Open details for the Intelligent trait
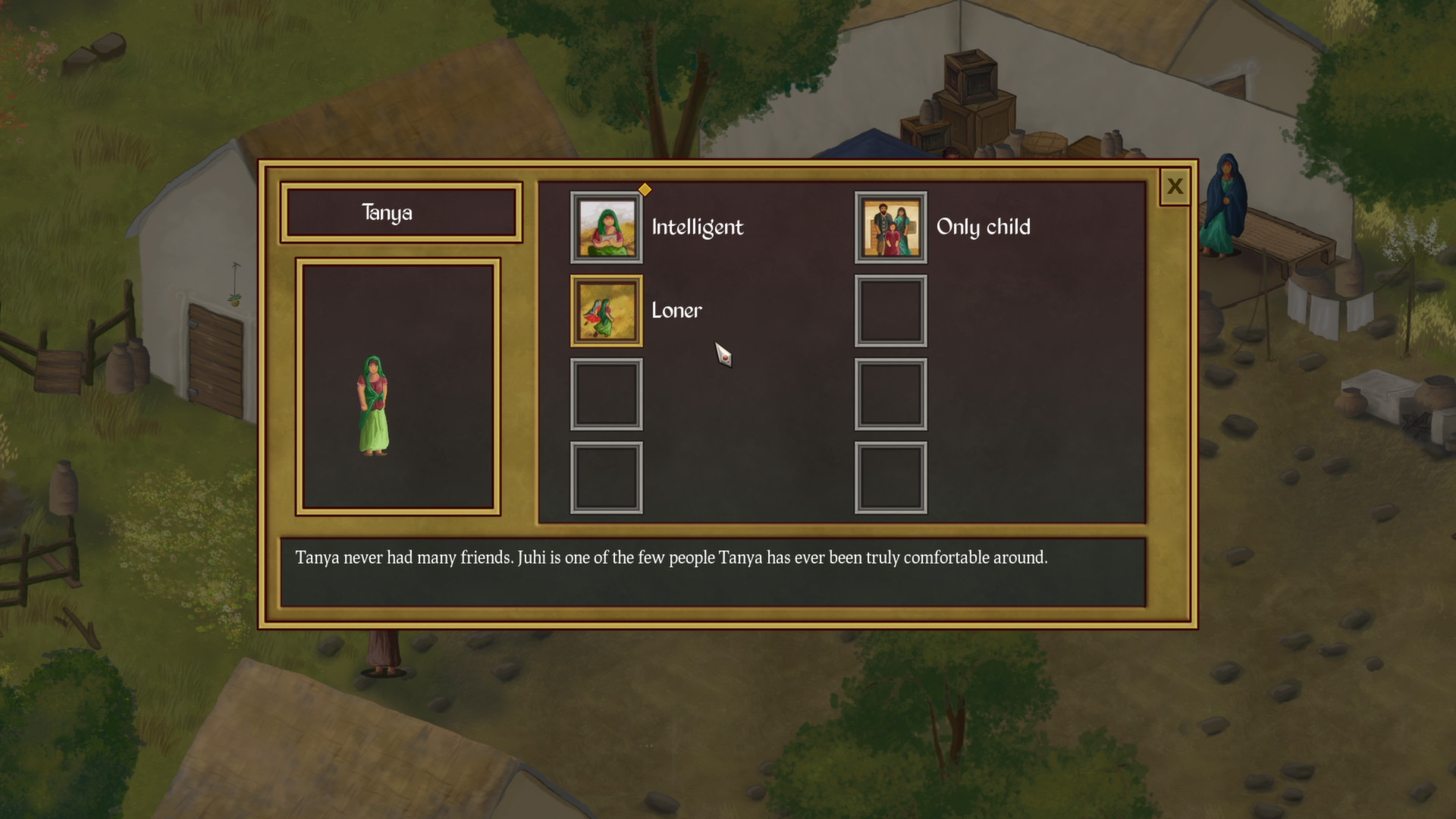The image size is (1456, 819). tap(605, 229)
